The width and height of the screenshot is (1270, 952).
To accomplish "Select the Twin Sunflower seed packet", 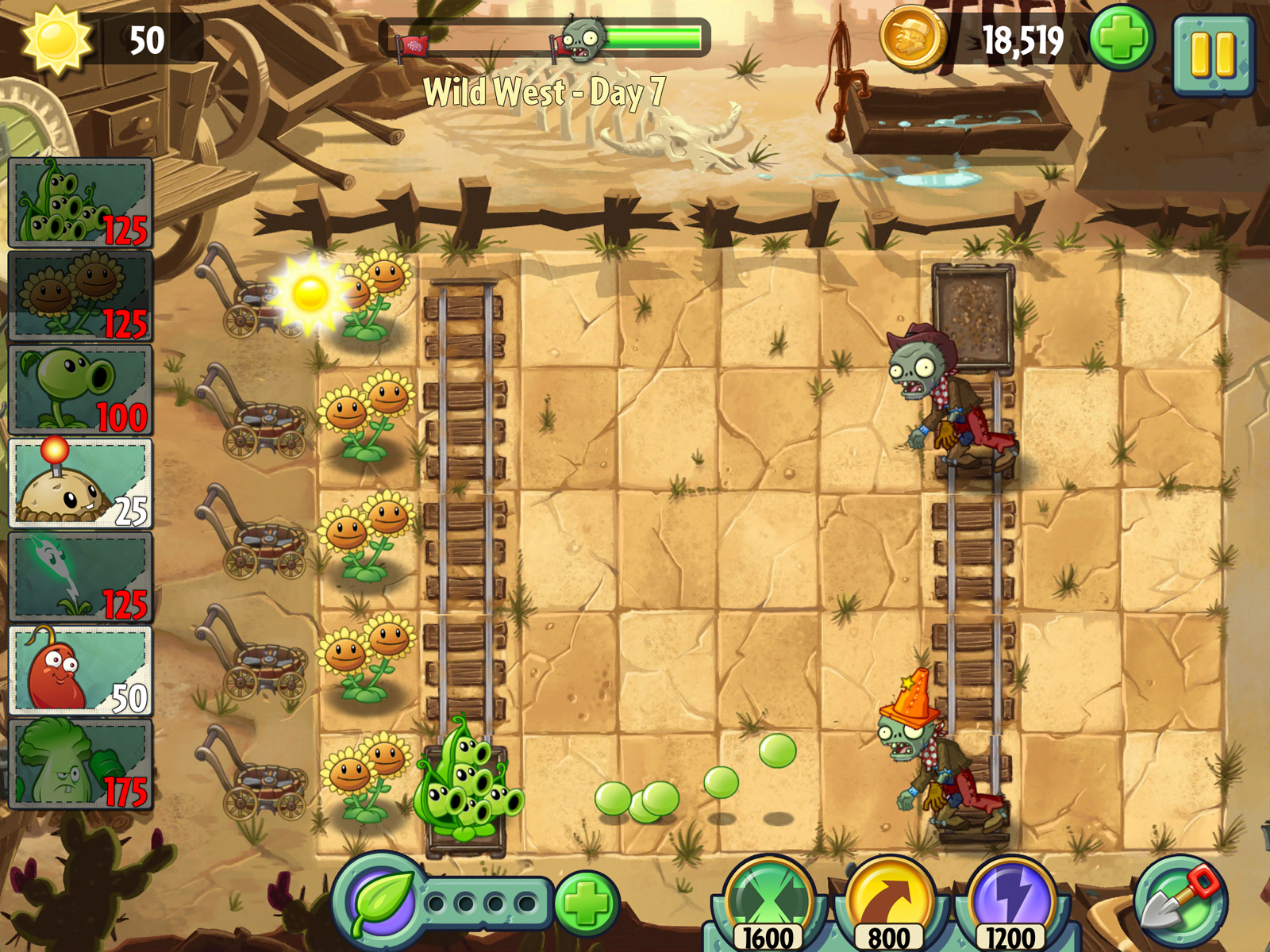I will tap(77, 294).
